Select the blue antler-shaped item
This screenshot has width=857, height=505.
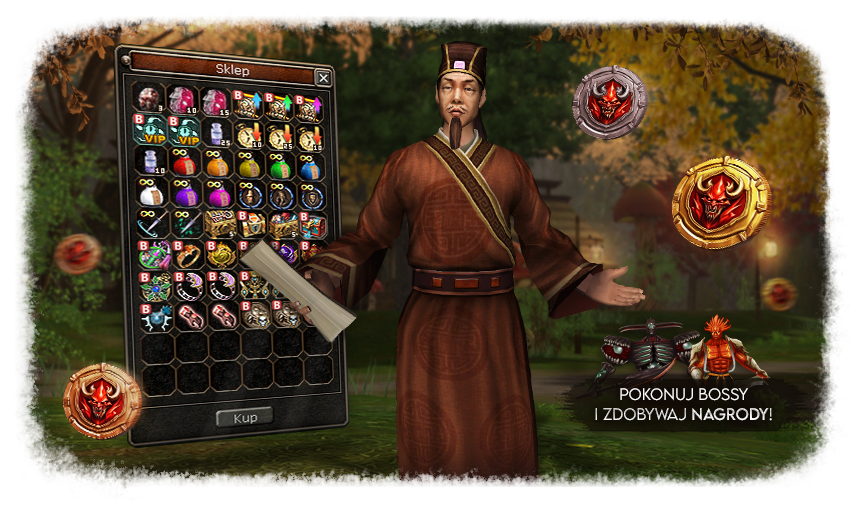tap(151, 316)
